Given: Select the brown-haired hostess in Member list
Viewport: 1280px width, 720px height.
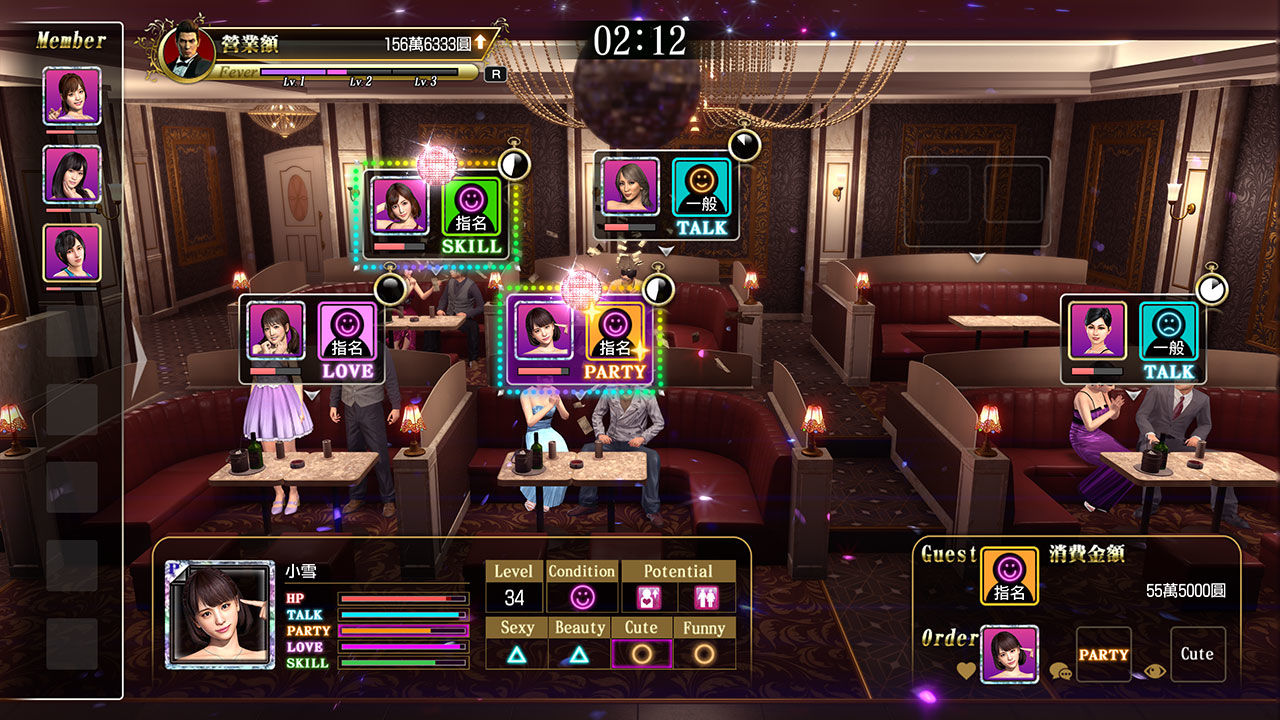Looking at the screenshot, I should point(72,96).
